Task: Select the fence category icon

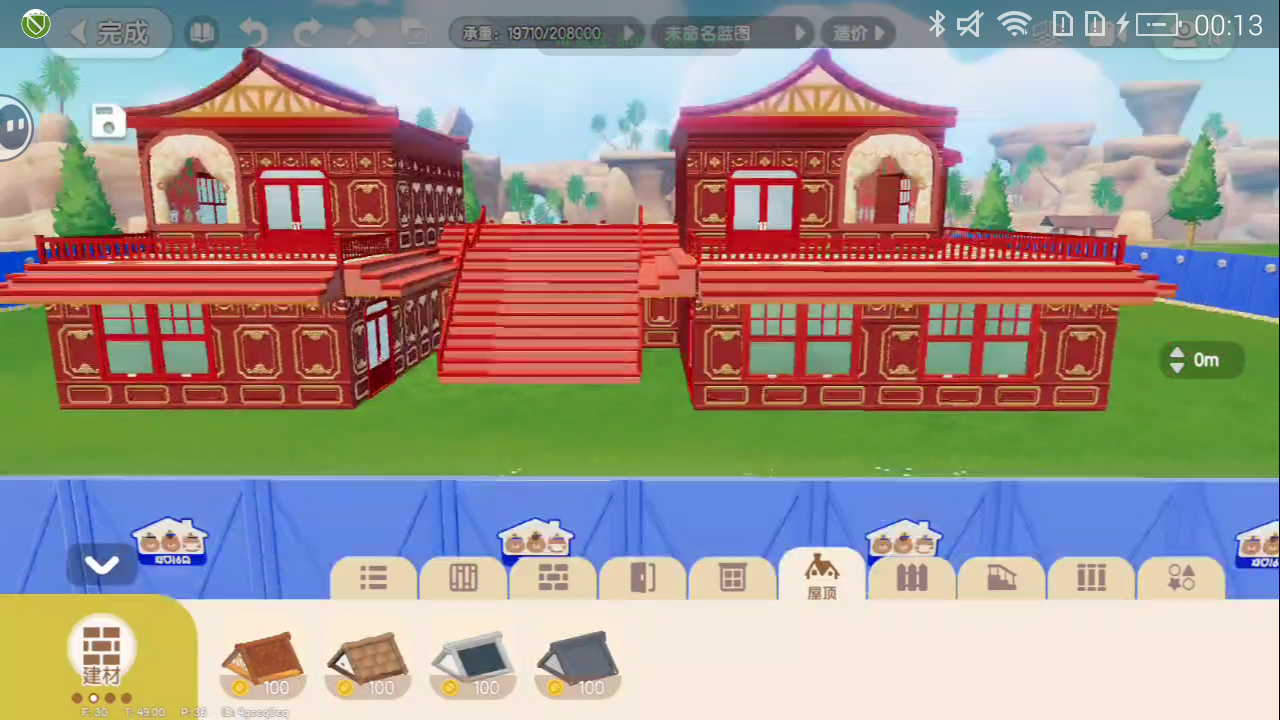Action: [x=911, y=577]
